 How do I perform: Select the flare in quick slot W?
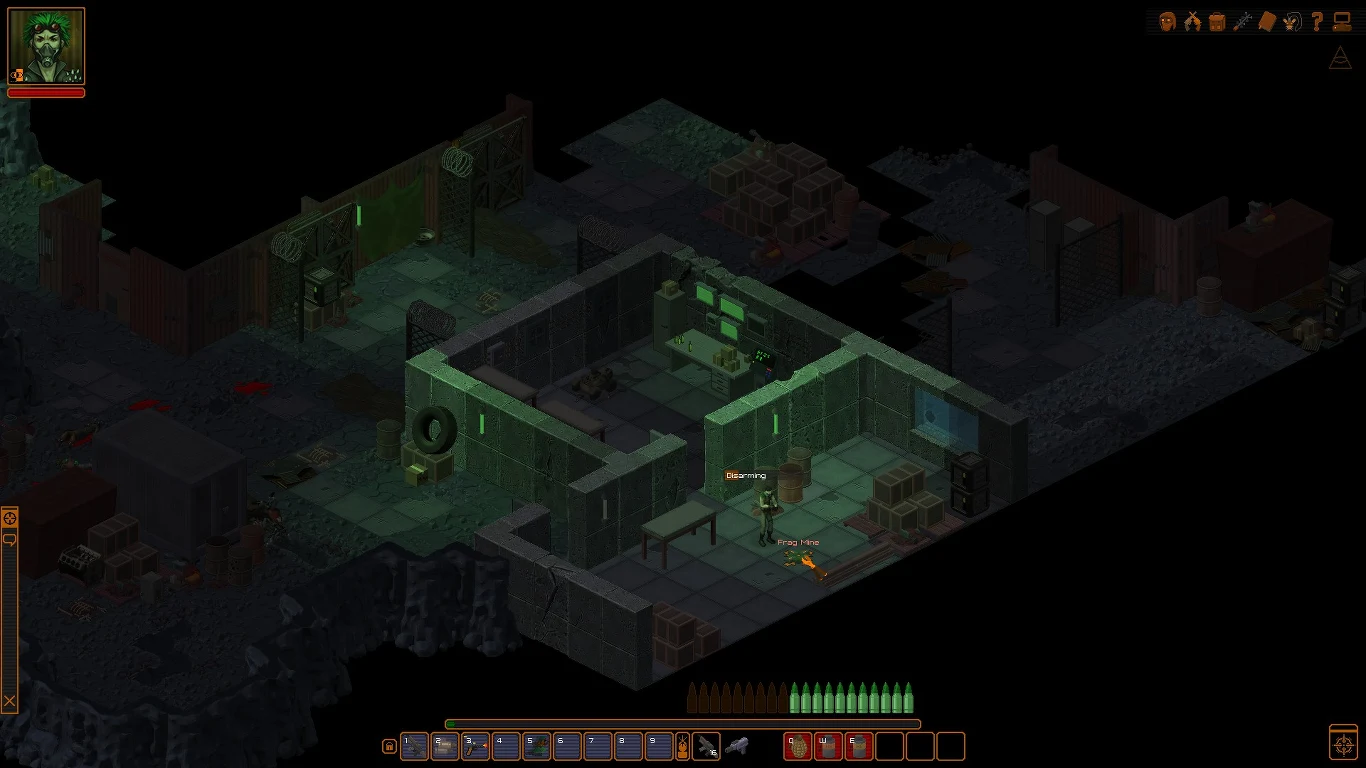point(828,747)
